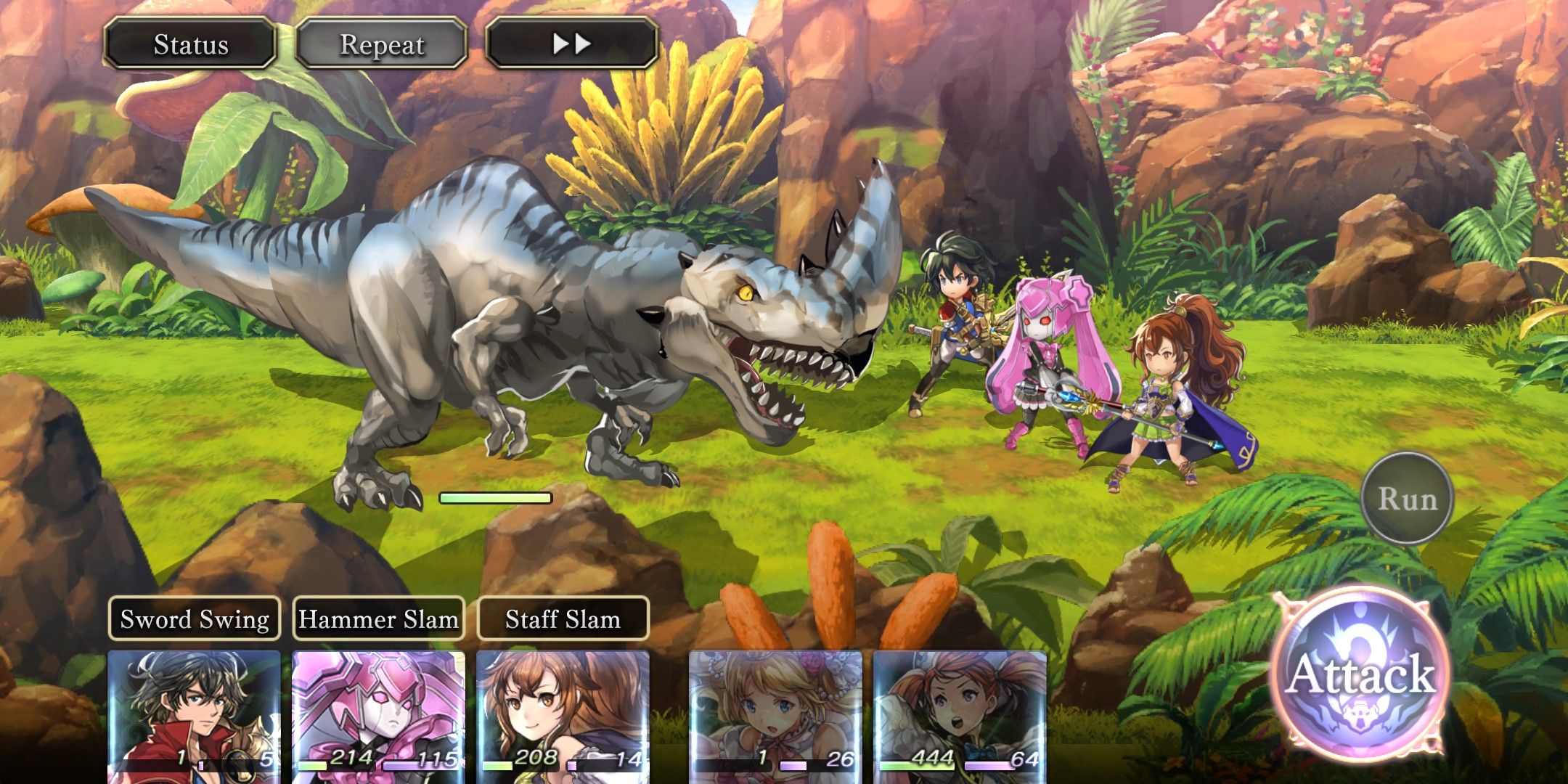
Task: Choose the pink armored robot portrait
Action: coord(378,715)
